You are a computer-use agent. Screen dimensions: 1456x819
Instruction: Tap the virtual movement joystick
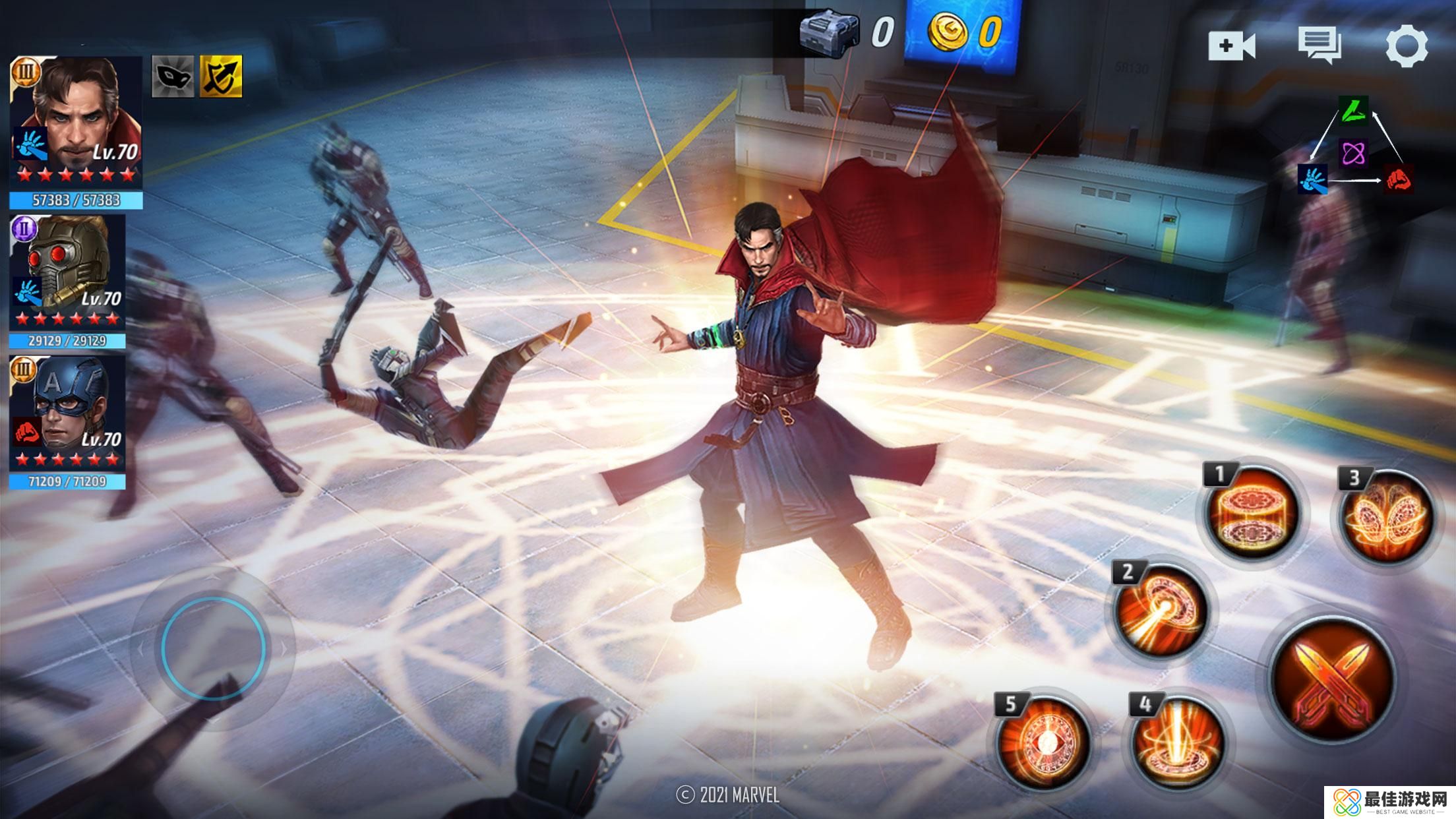coord(213,648)
